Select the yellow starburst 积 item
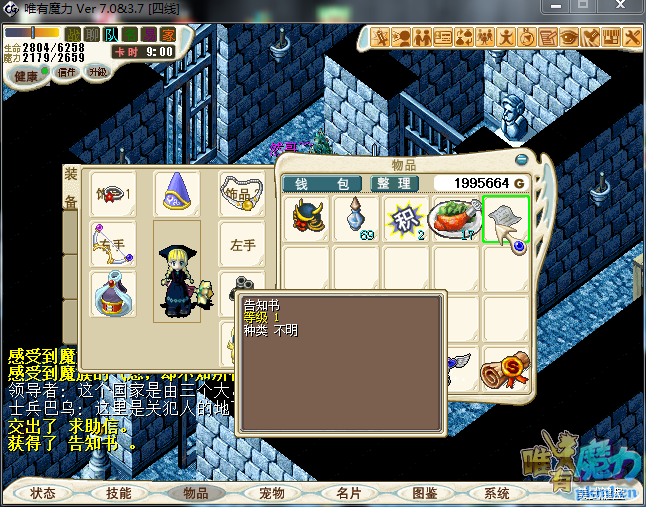Image resolution: width=646 pixels, height=507 pixels. (406, 218)
